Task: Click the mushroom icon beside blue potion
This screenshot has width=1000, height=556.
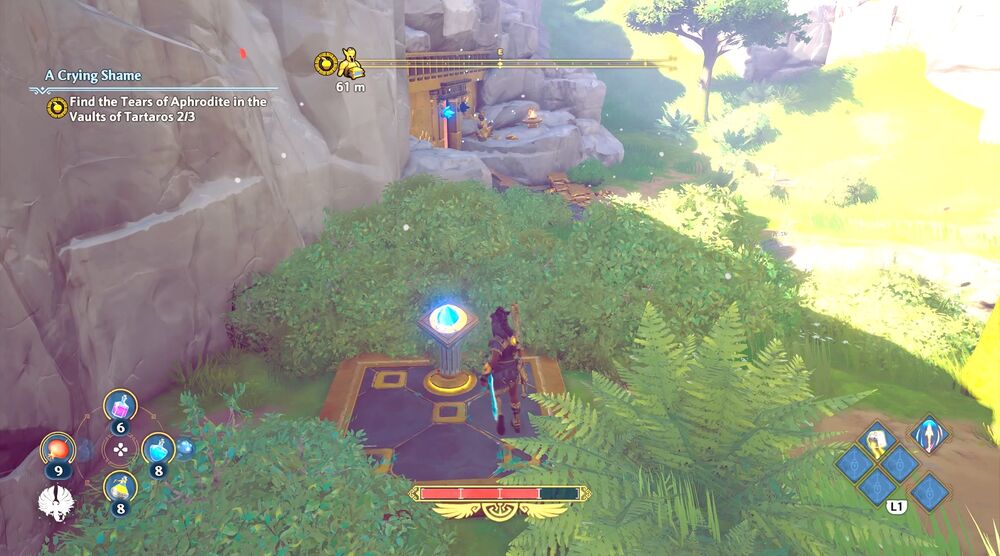Action: 186,448
